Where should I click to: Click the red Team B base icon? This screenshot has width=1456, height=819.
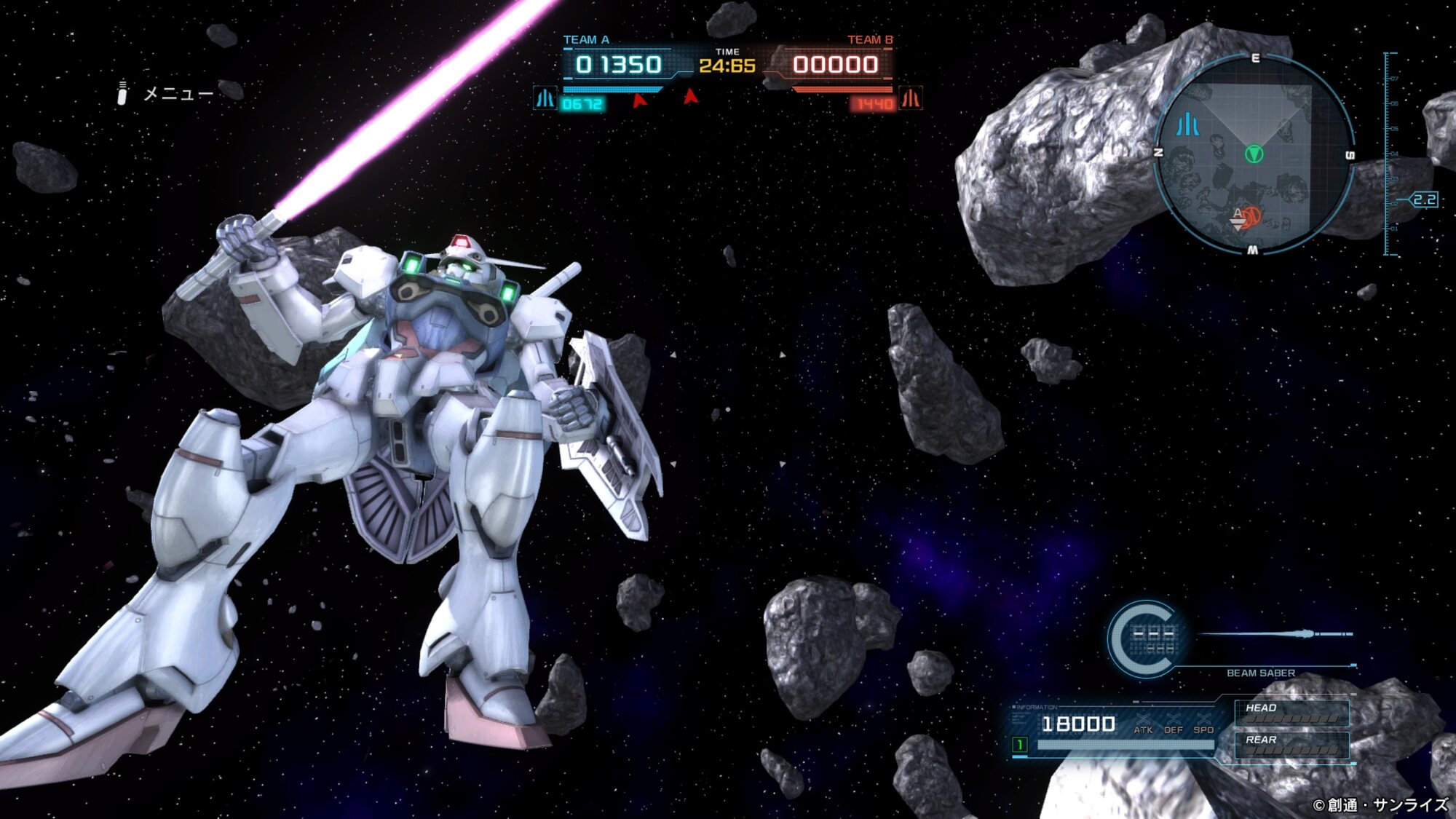910,98
